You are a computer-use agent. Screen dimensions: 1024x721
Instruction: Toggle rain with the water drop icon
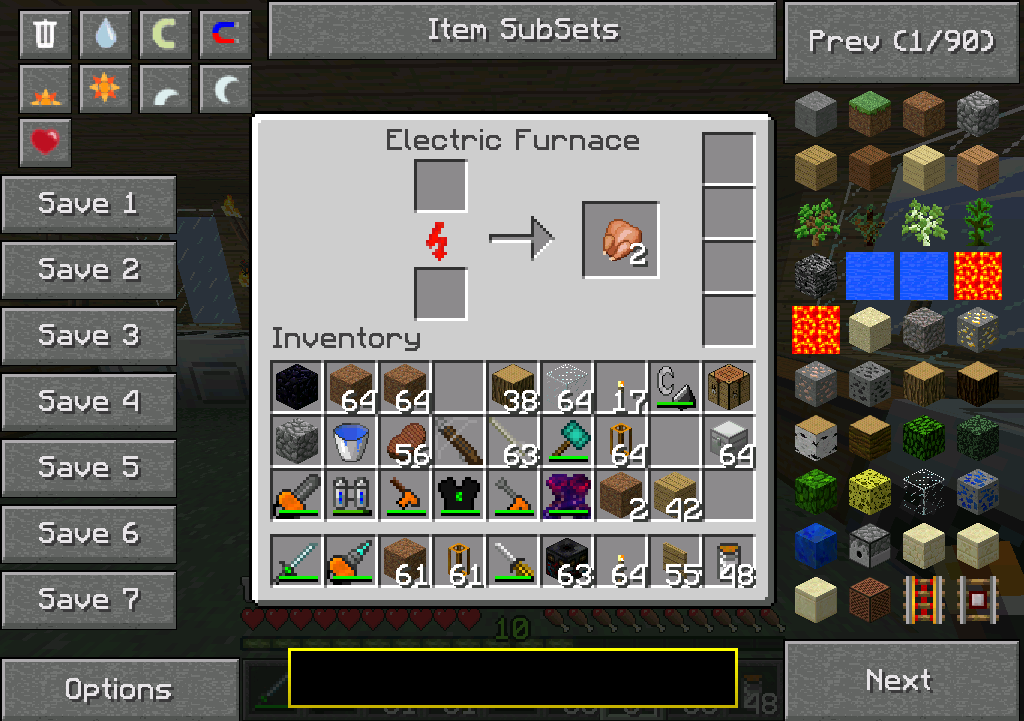click(x=105, y=35)
